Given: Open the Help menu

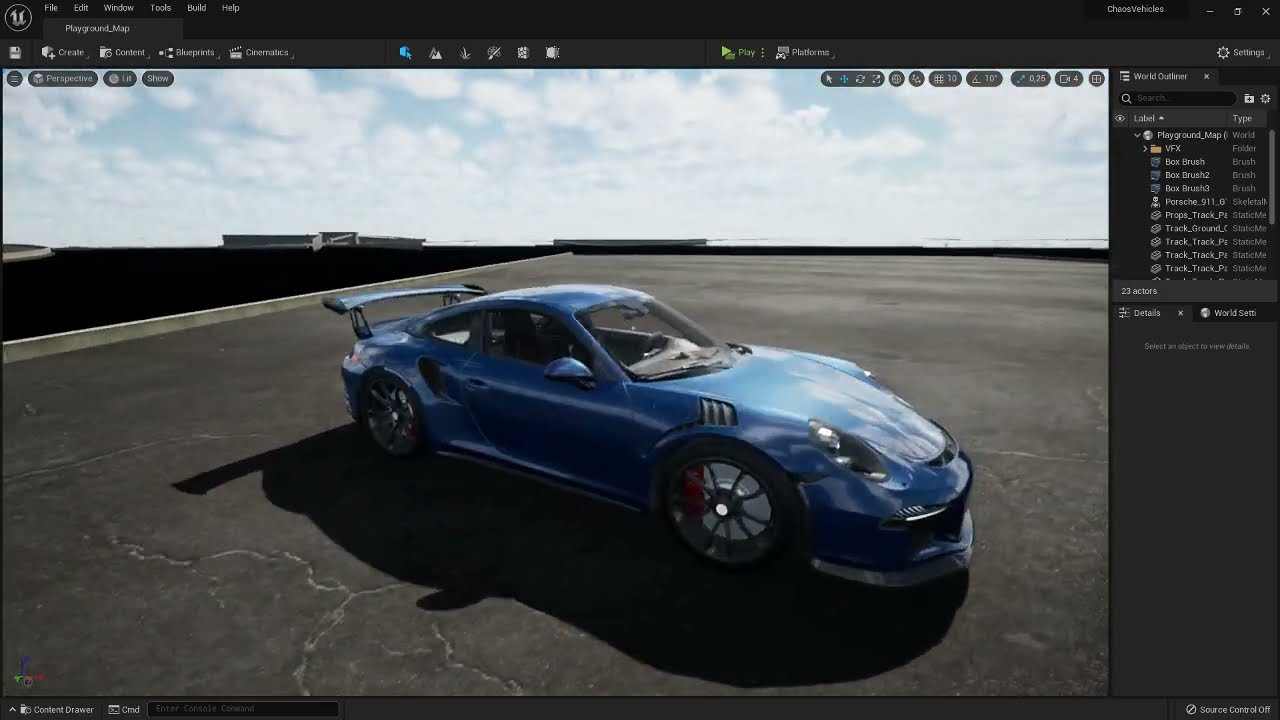Looking at the screenshot, I should (230, 8).
